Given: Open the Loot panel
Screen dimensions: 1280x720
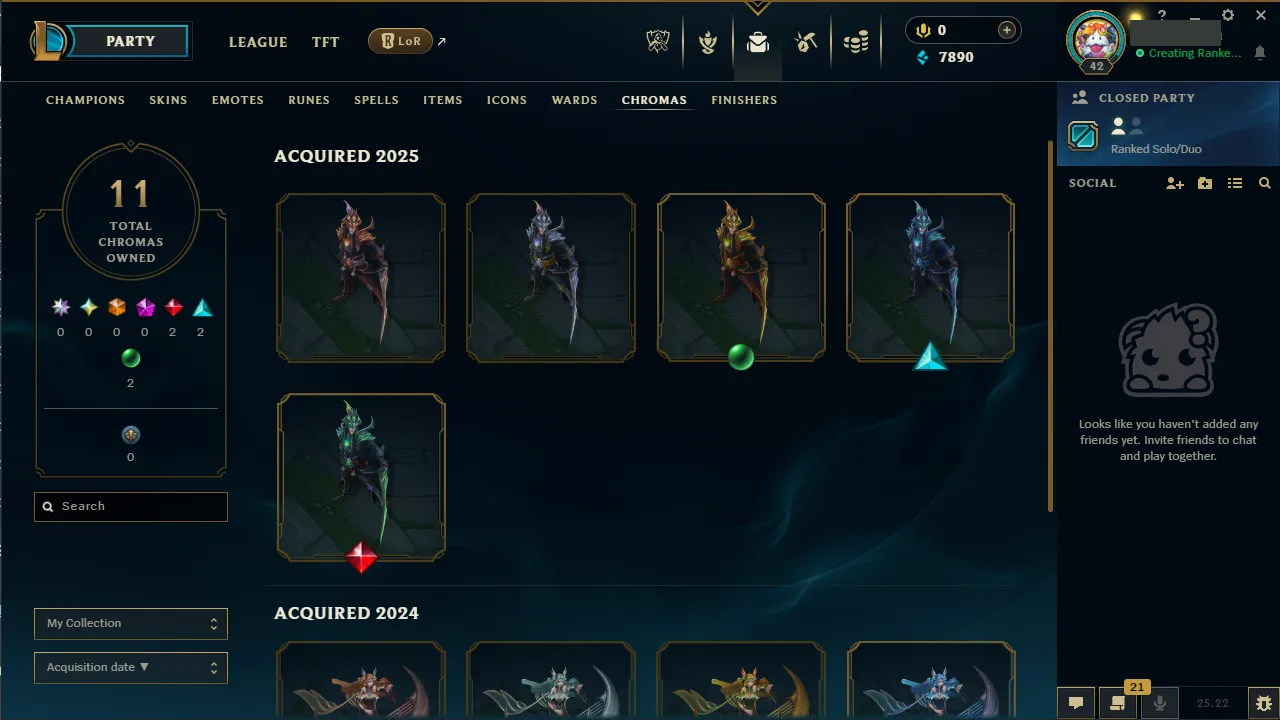Looking at the screenshot, I should pyautogui.click(x=806, y=41).
